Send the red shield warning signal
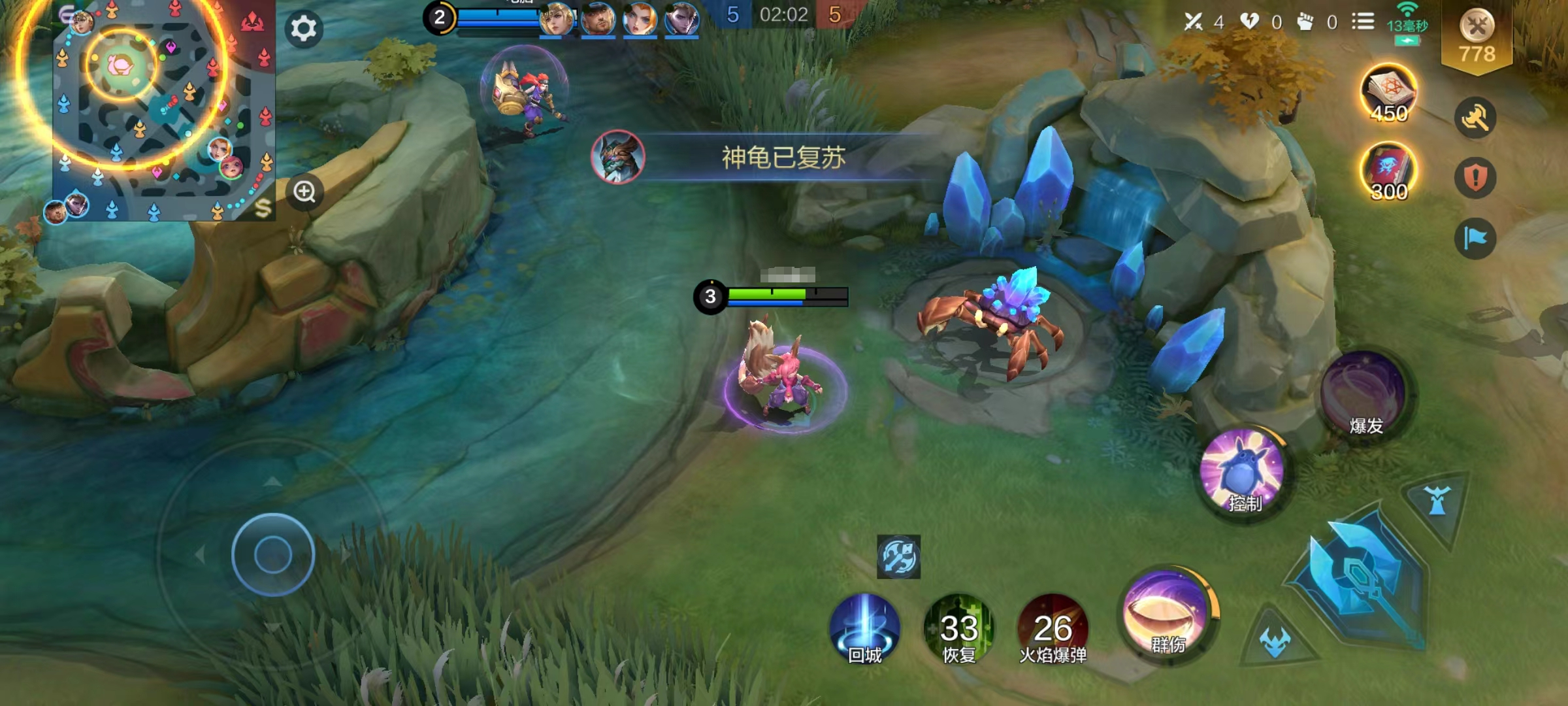The height and width of the screenshot is (706, 1568). 1475,178
